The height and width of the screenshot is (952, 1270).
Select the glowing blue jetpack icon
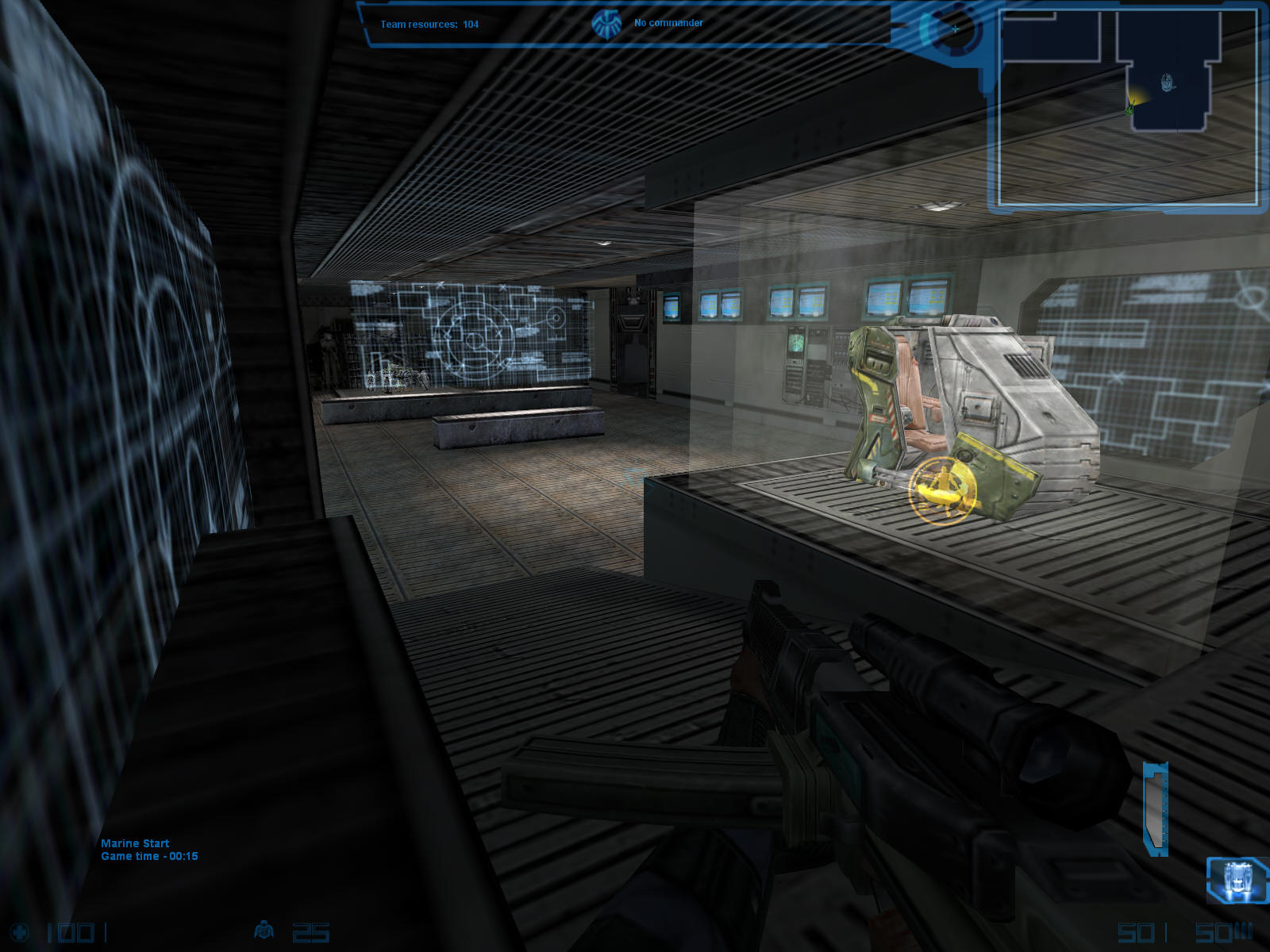pyautogui.click(x=1236, y=880)
